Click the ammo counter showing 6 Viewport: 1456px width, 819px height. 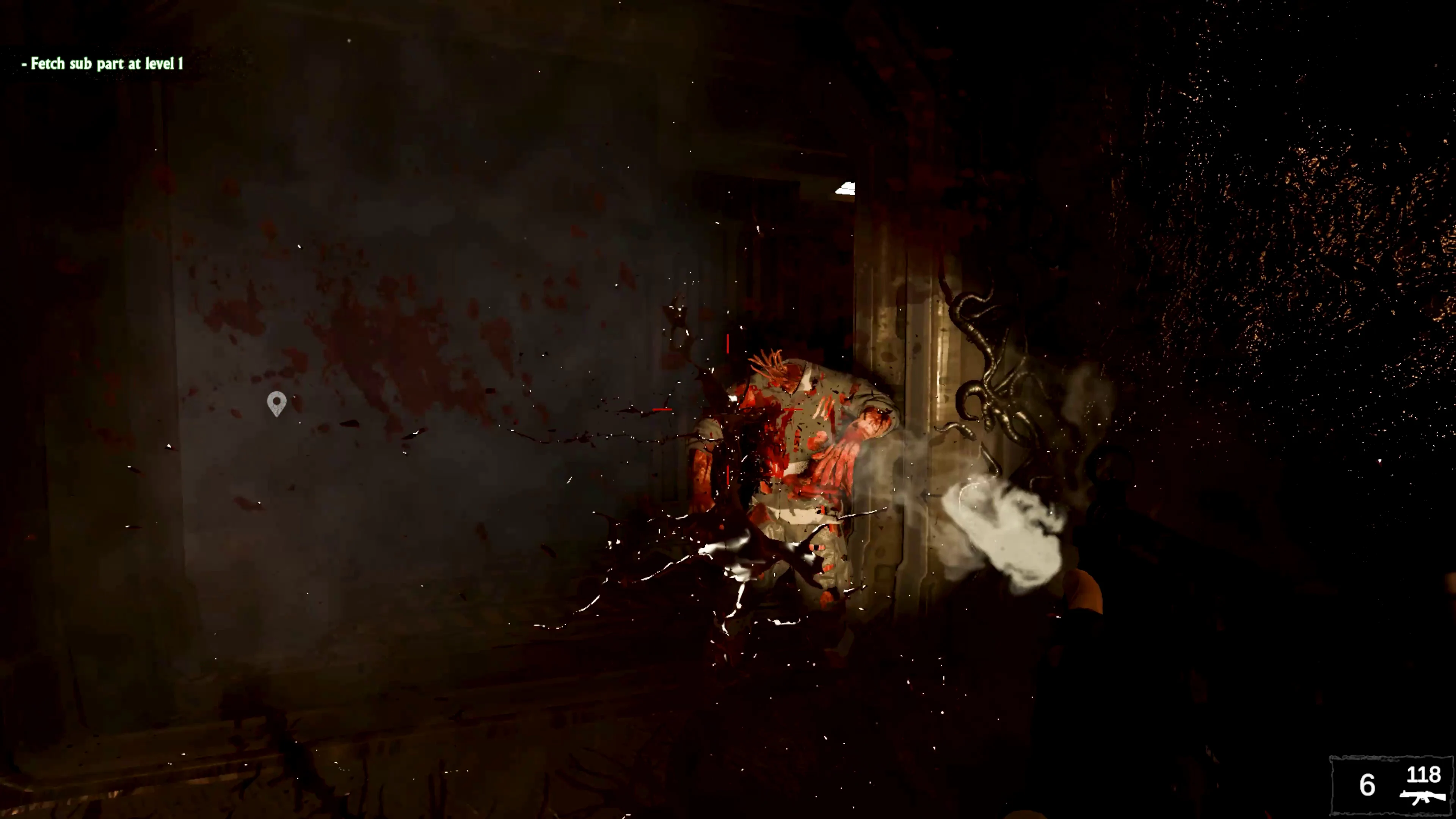point(1367,784)
